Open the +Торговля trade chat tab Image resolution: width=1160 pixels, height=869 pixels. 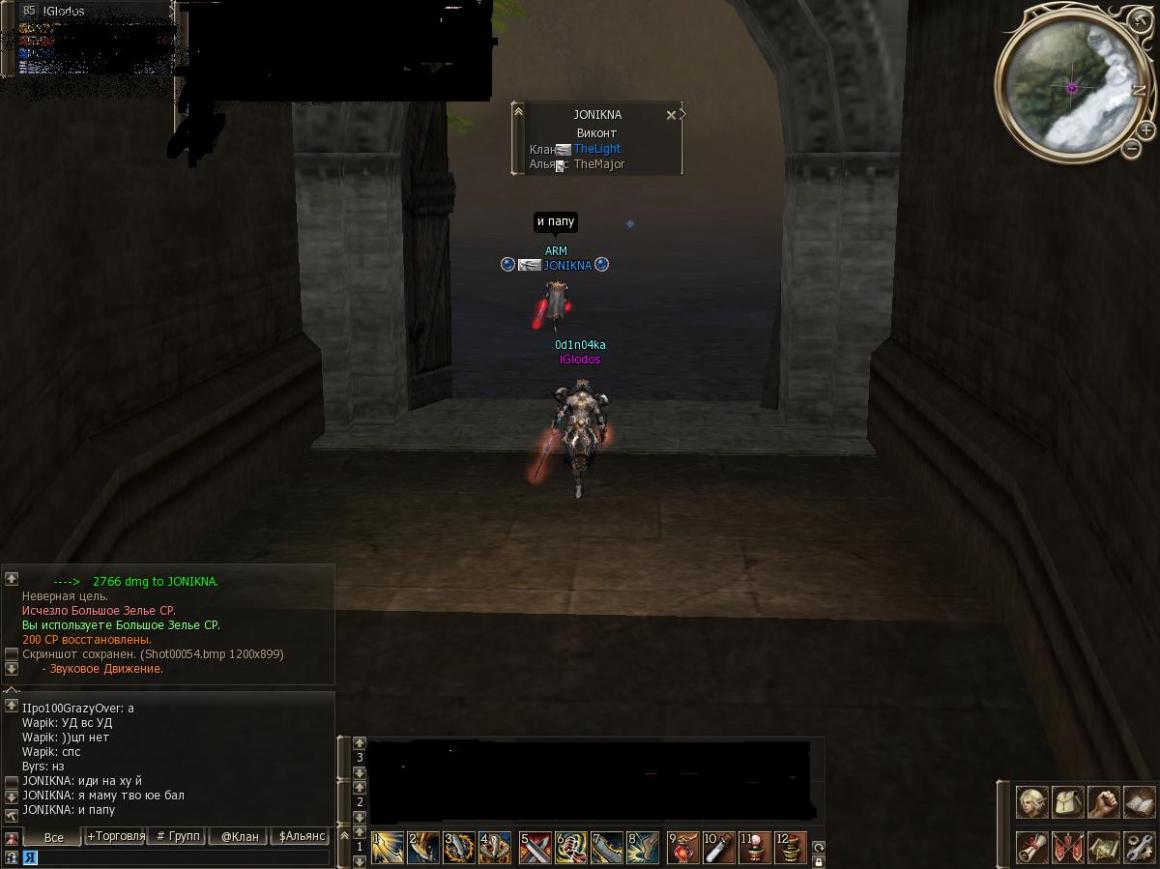click(x=116, y=836)
